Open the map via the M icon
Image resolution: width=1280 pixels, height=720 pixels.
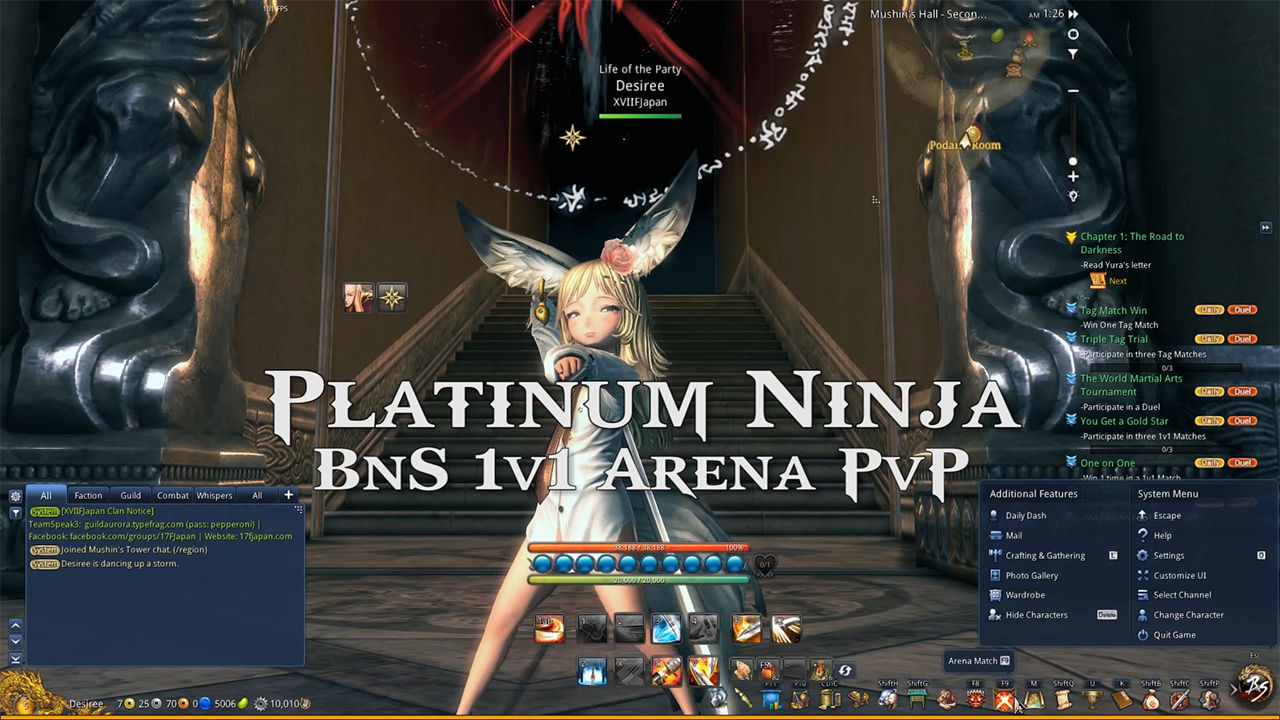click(1033, 698)
